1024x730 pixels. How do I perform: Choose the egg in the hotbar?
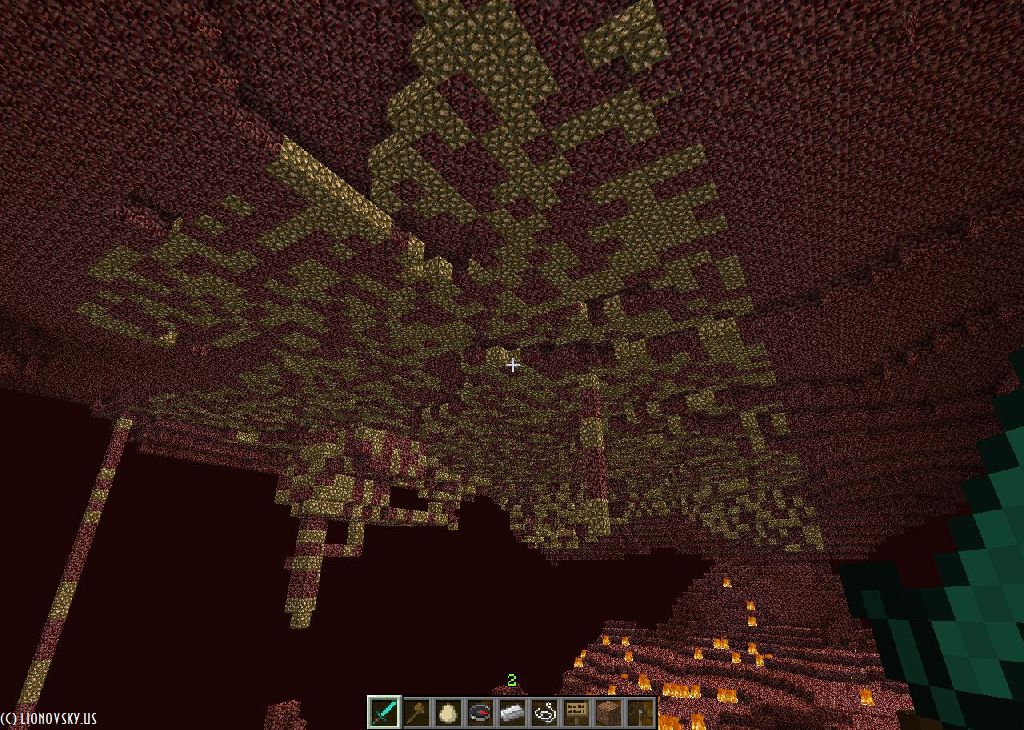[448, 712]
